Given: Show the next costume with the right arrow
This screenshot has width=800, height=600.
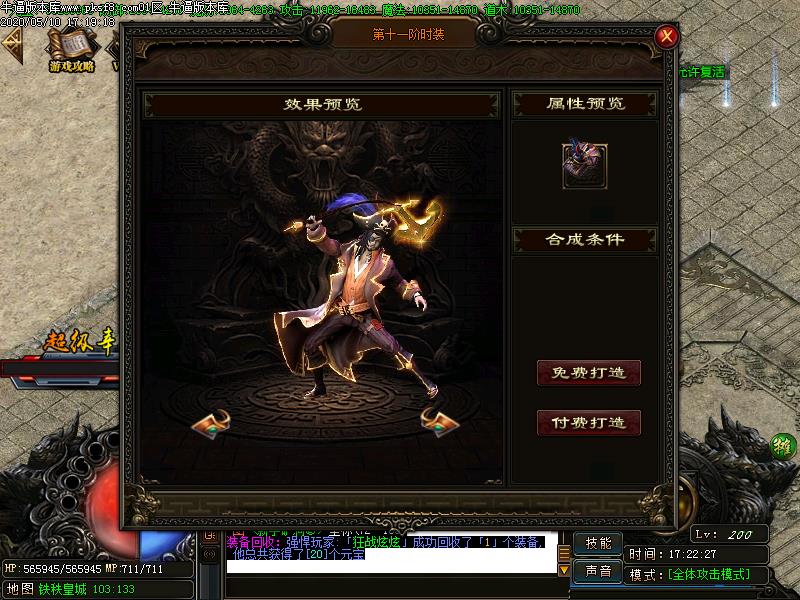Looking at the screenshot, I should tap(436, 422).
